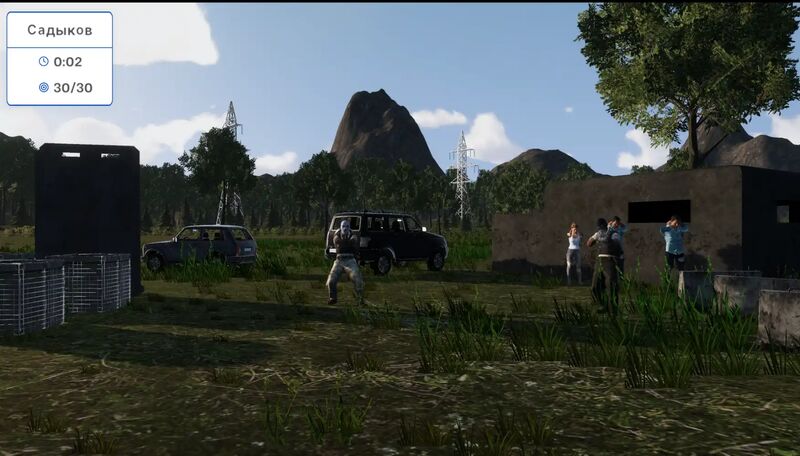The width and height of the screenshot is (800, 456).
Task: Select the Садыков player name panel
Action: click(x=59, y=30)
